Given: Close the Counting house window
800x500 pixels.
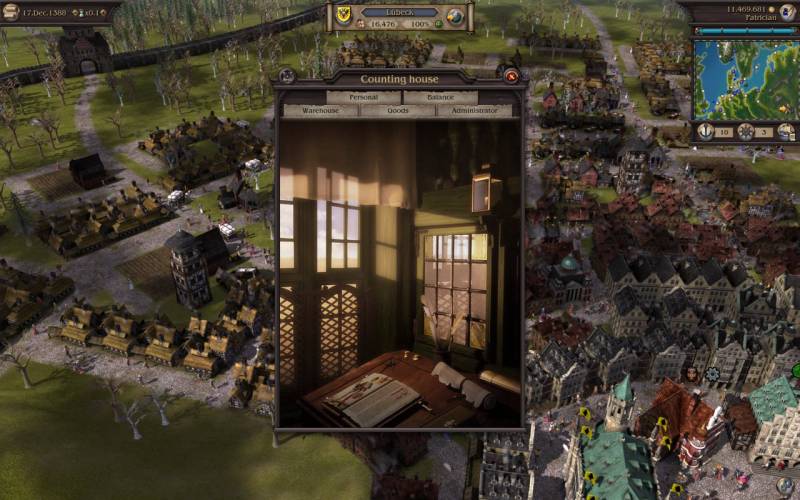Looking at the screenshot, I should click(512, 76).
